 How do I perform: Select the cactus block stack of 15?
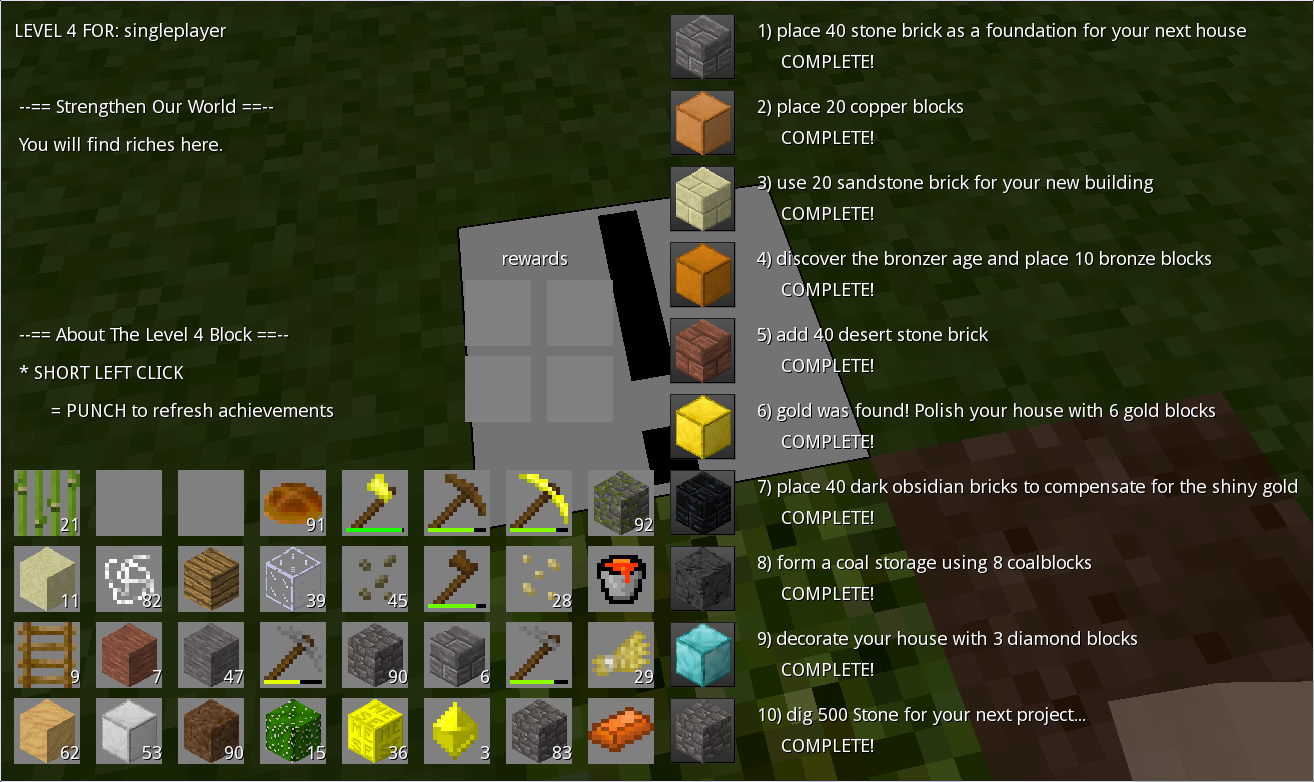coord(293,731)
